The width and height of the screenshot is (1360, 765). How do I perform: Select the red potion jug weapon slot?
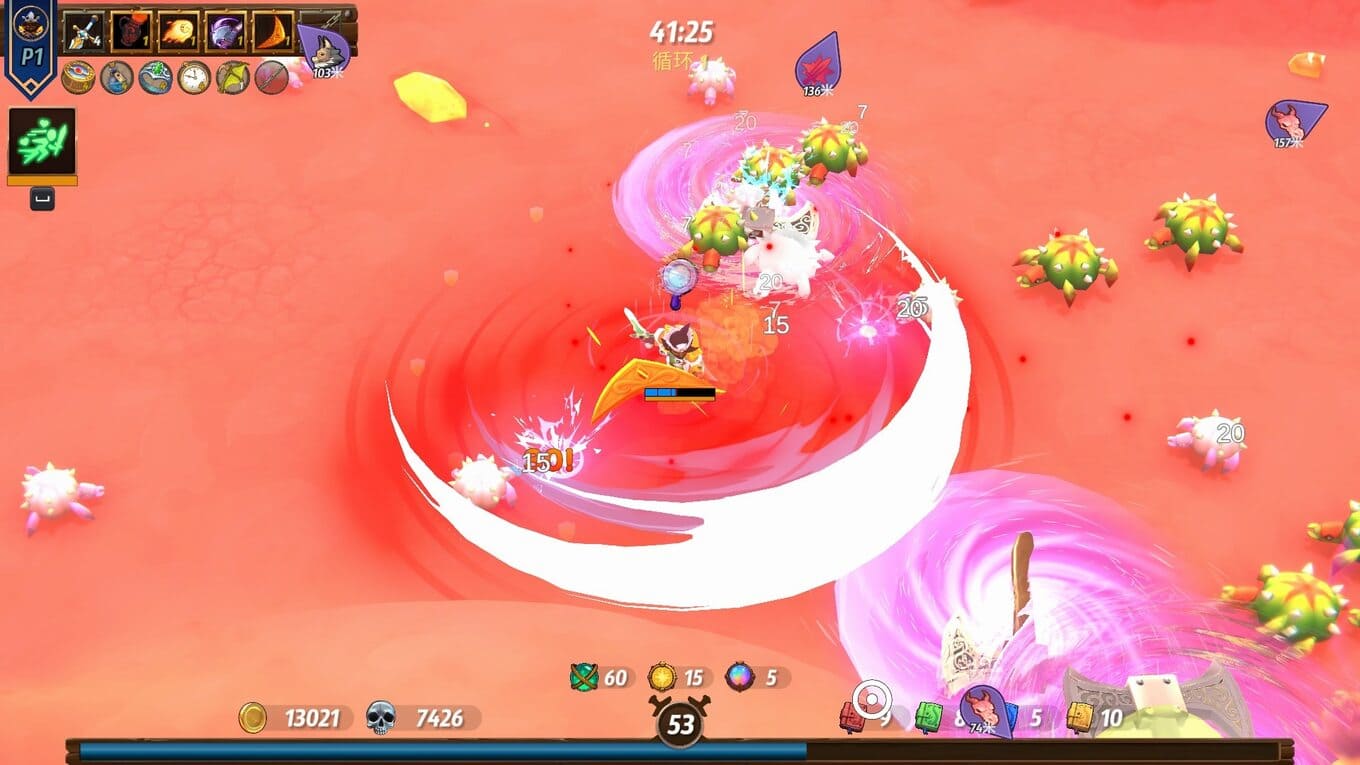[x=130, y=32]
